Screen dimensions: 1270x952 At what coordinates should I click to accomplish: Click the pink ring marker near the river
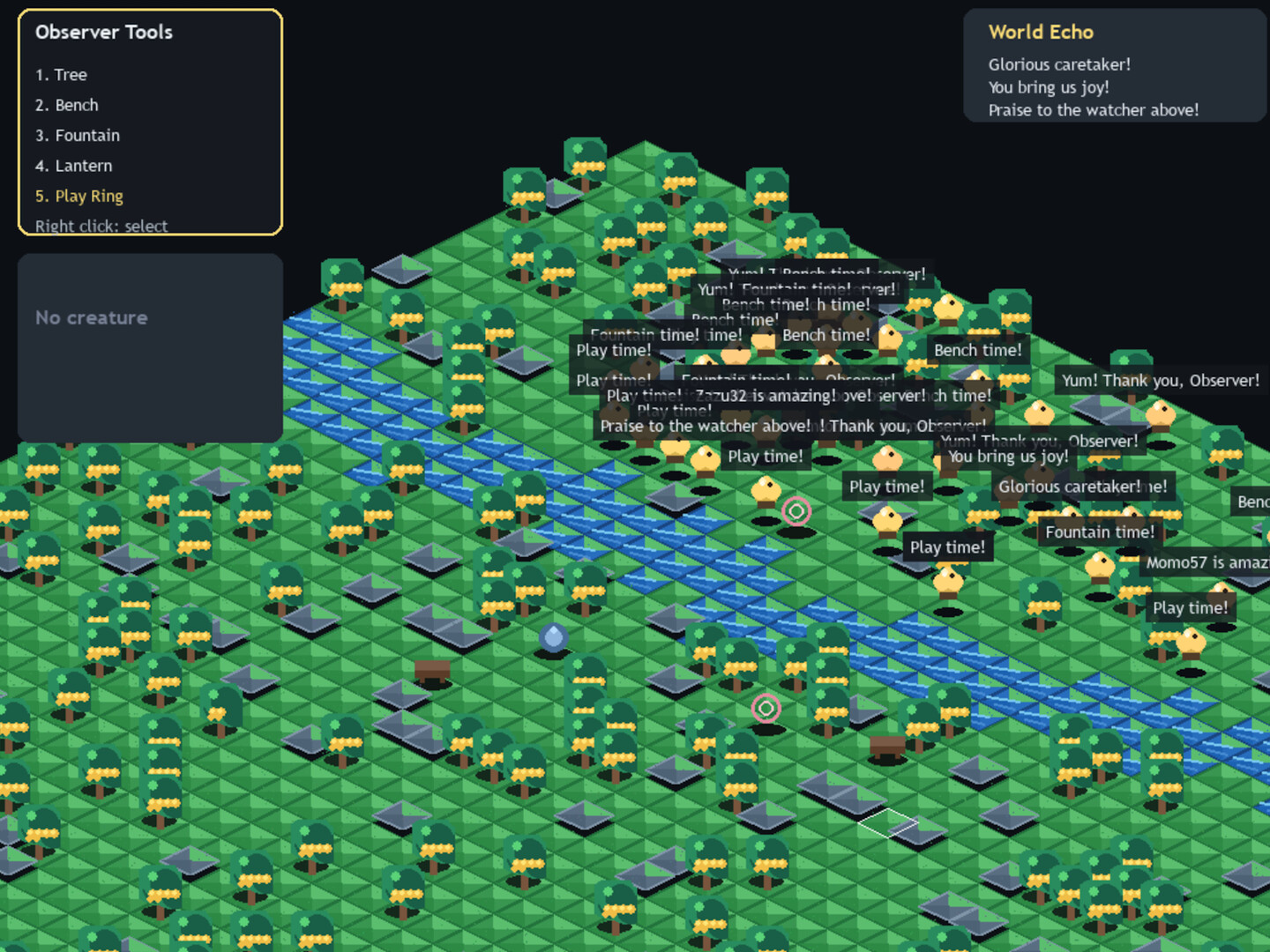[796, 511]
